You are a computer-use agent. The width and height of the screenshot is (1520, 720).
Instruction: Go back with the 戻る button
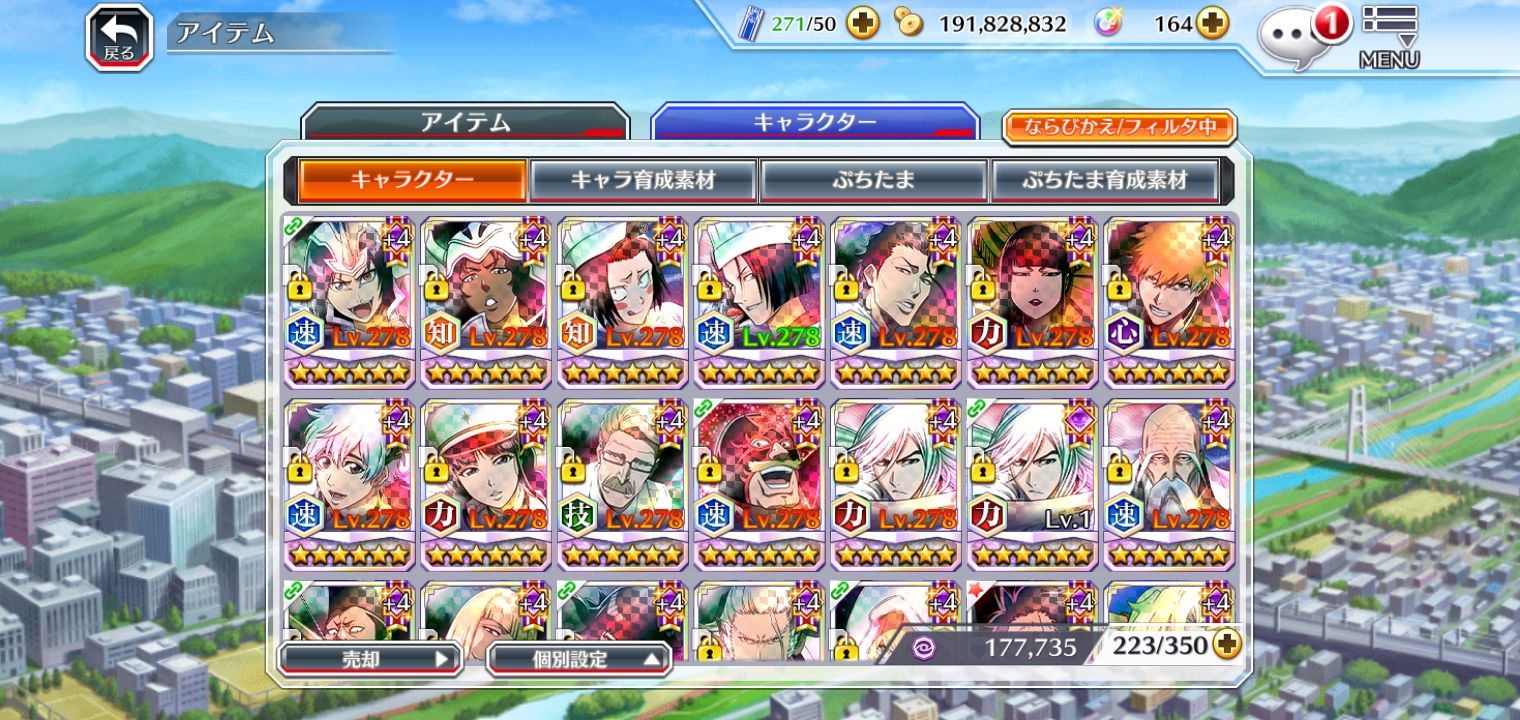(x=118, y=38)
